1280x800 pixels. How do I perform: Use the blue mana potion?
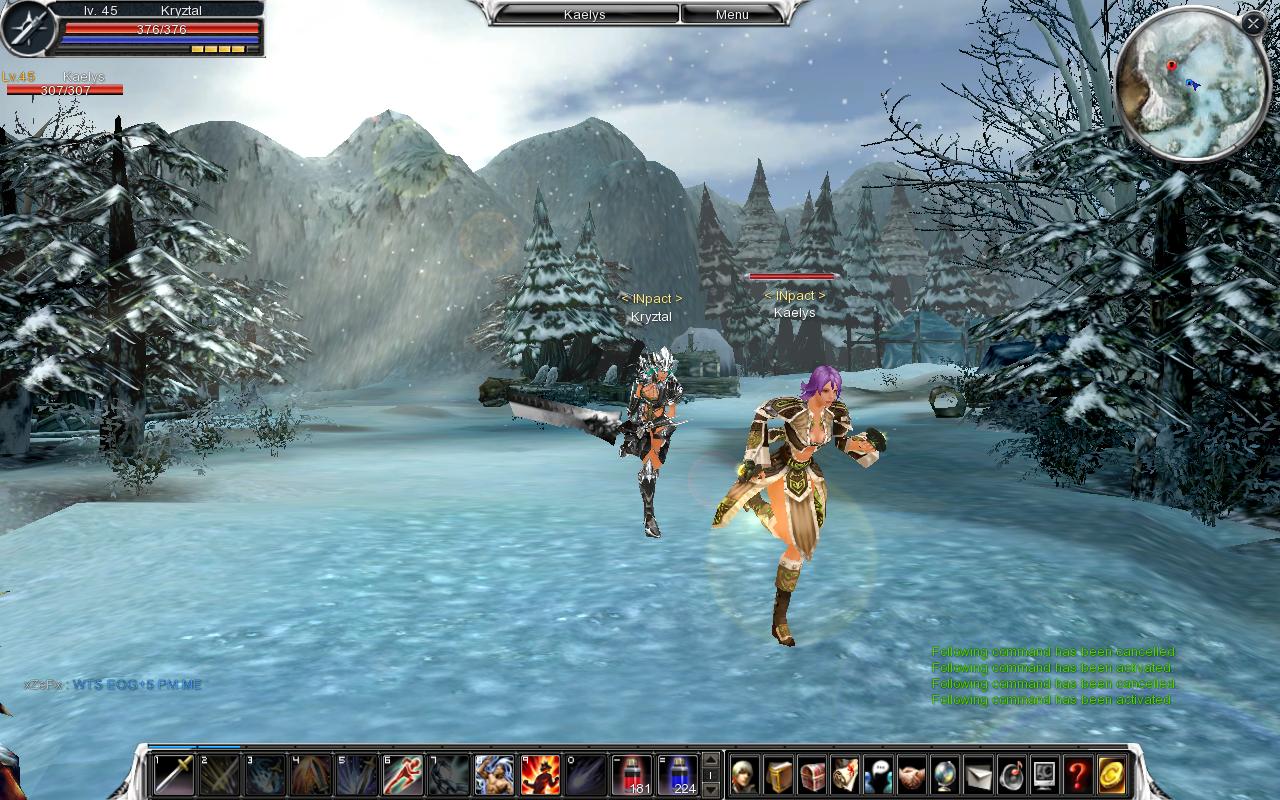point(677,774)
